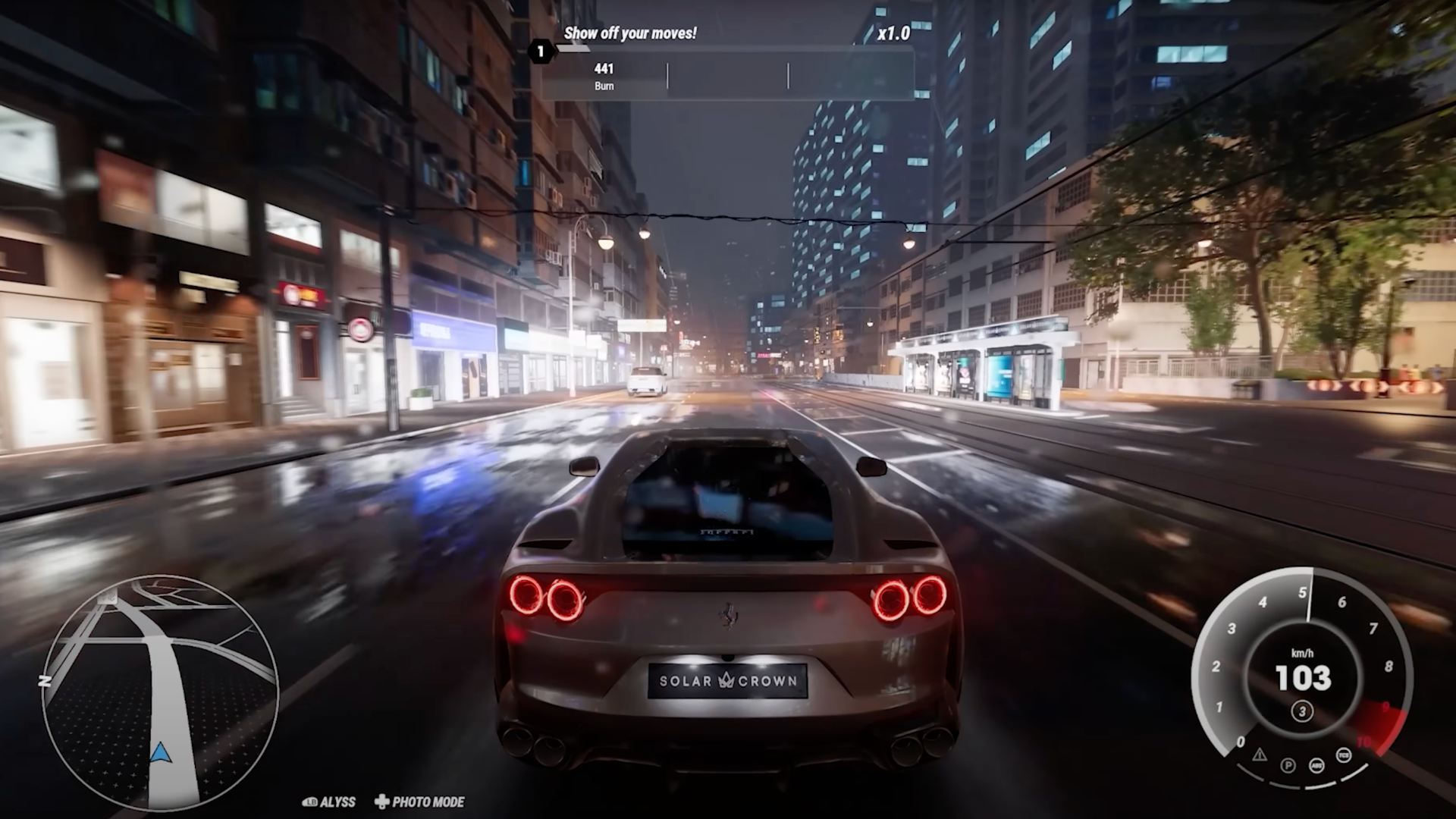Click the hexagonal level 1 badge
This screenshot has width=1456, height=819.
point(541,52)
